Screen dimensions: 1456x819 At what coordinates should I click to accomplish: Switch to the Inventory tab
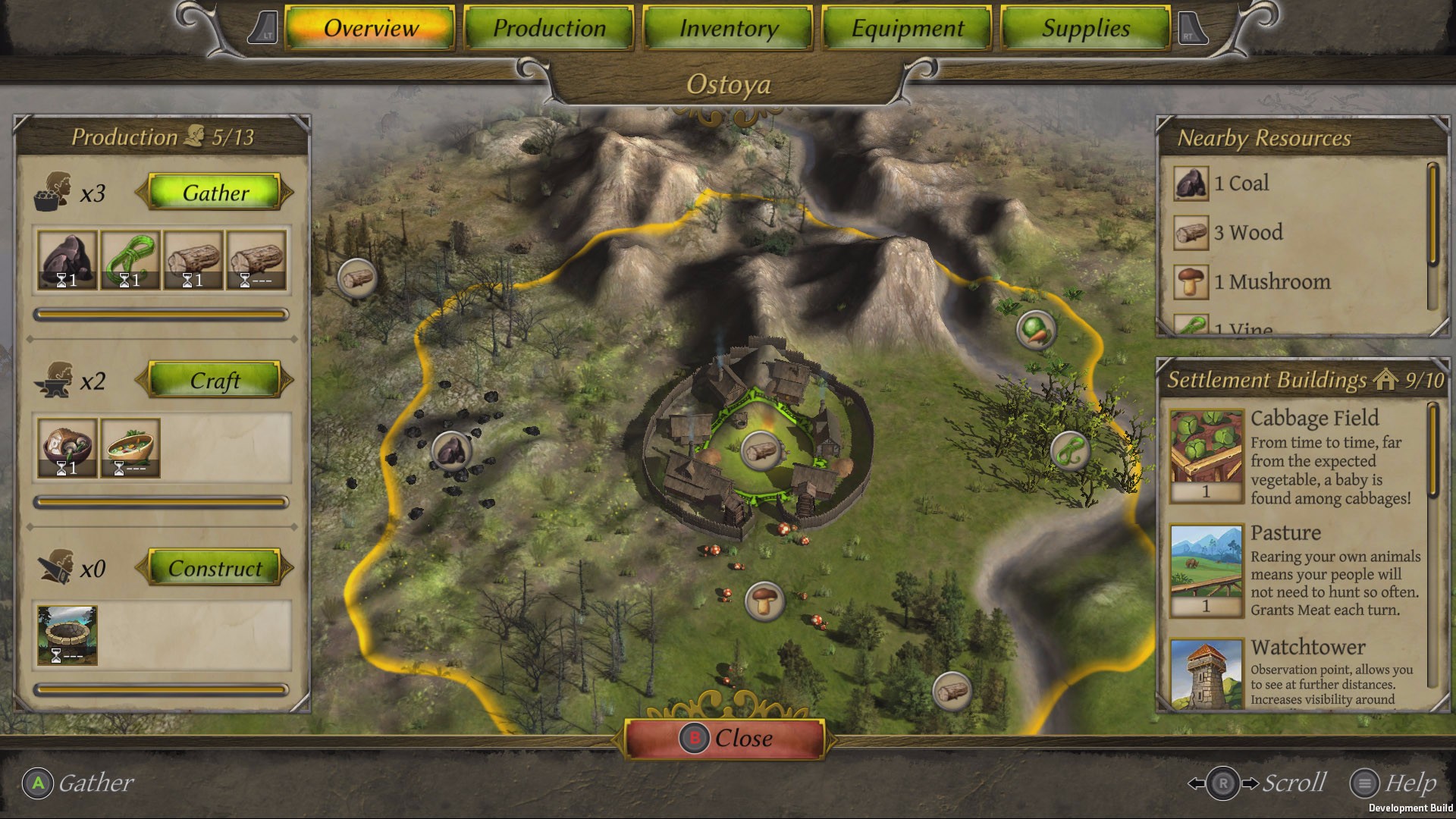[727, 28]
